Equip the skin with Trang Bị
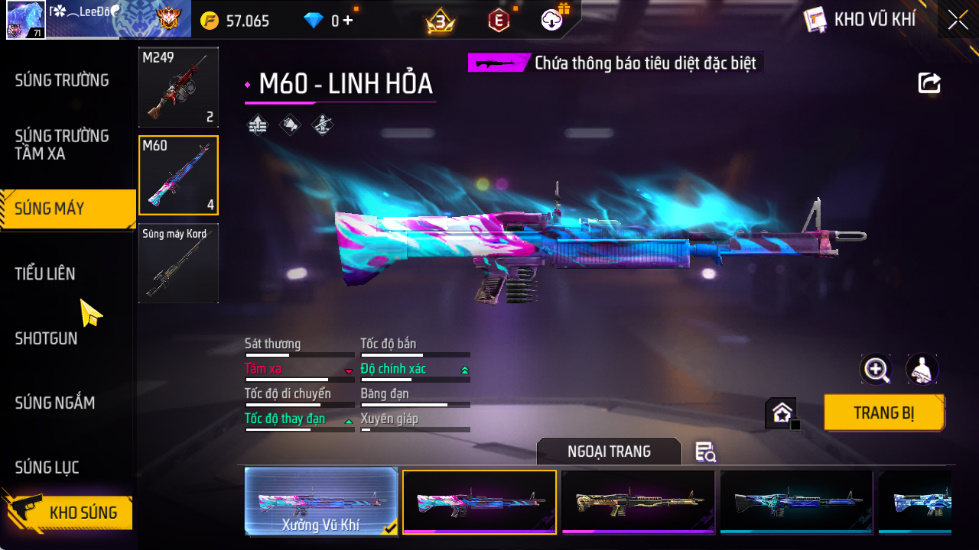Image resolution: width=979 pixels, height=550 pixels. (x=883, y=412)
